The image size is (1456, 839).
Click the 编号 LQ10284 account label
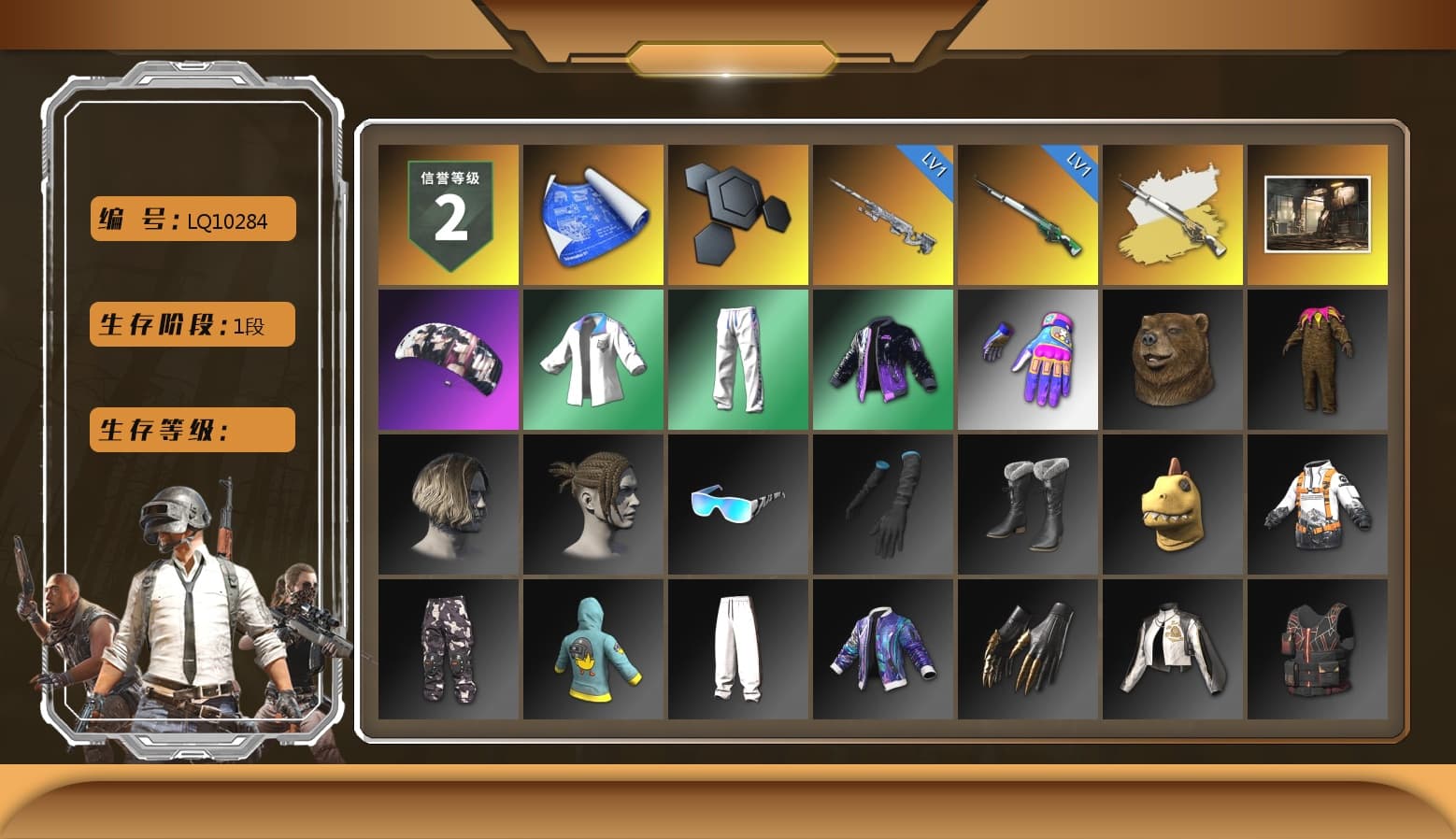pos(191,219)
